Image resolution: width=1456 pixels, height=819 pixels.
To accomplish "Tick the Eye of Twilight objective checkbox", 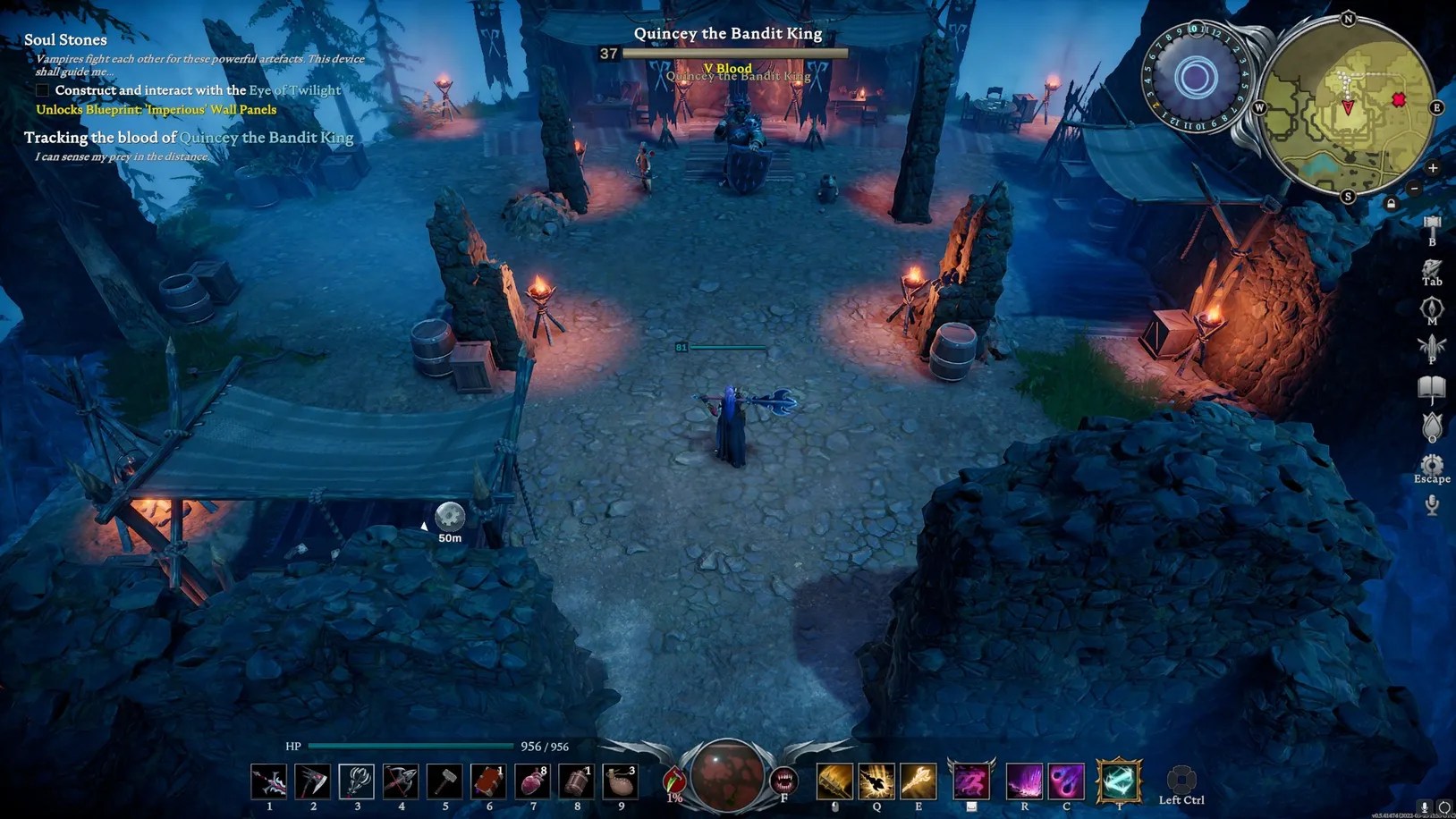I will [42, 90].
